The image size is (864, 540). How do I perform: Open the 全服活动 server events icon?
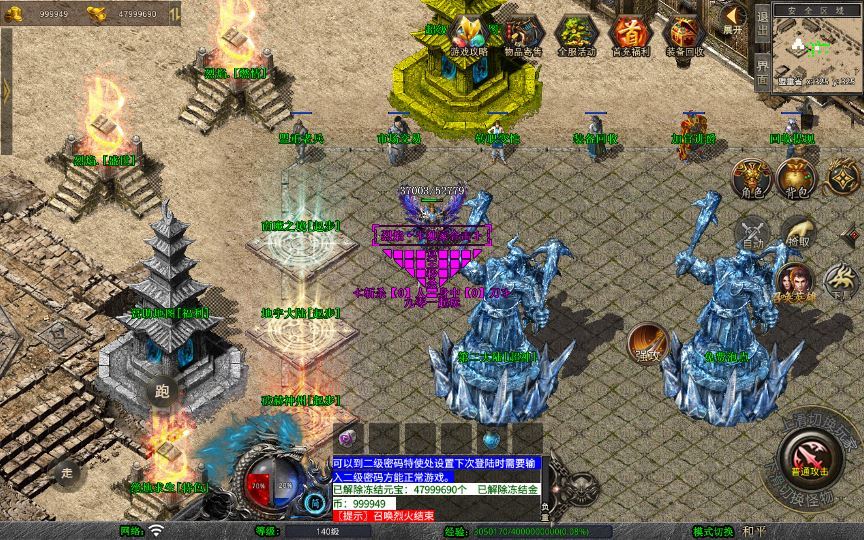pos(576,33)
